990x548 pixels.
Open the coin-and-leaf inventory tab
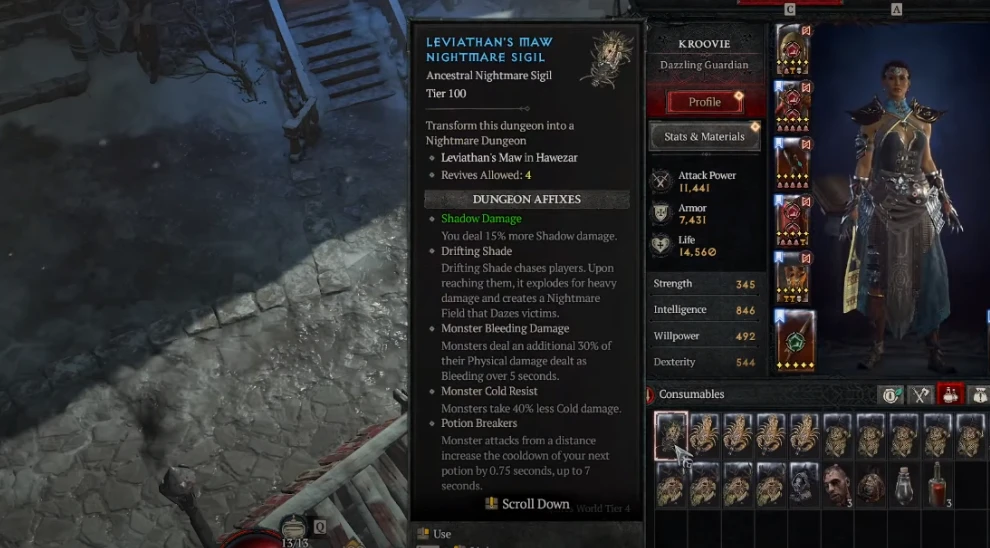coord(890,394)
